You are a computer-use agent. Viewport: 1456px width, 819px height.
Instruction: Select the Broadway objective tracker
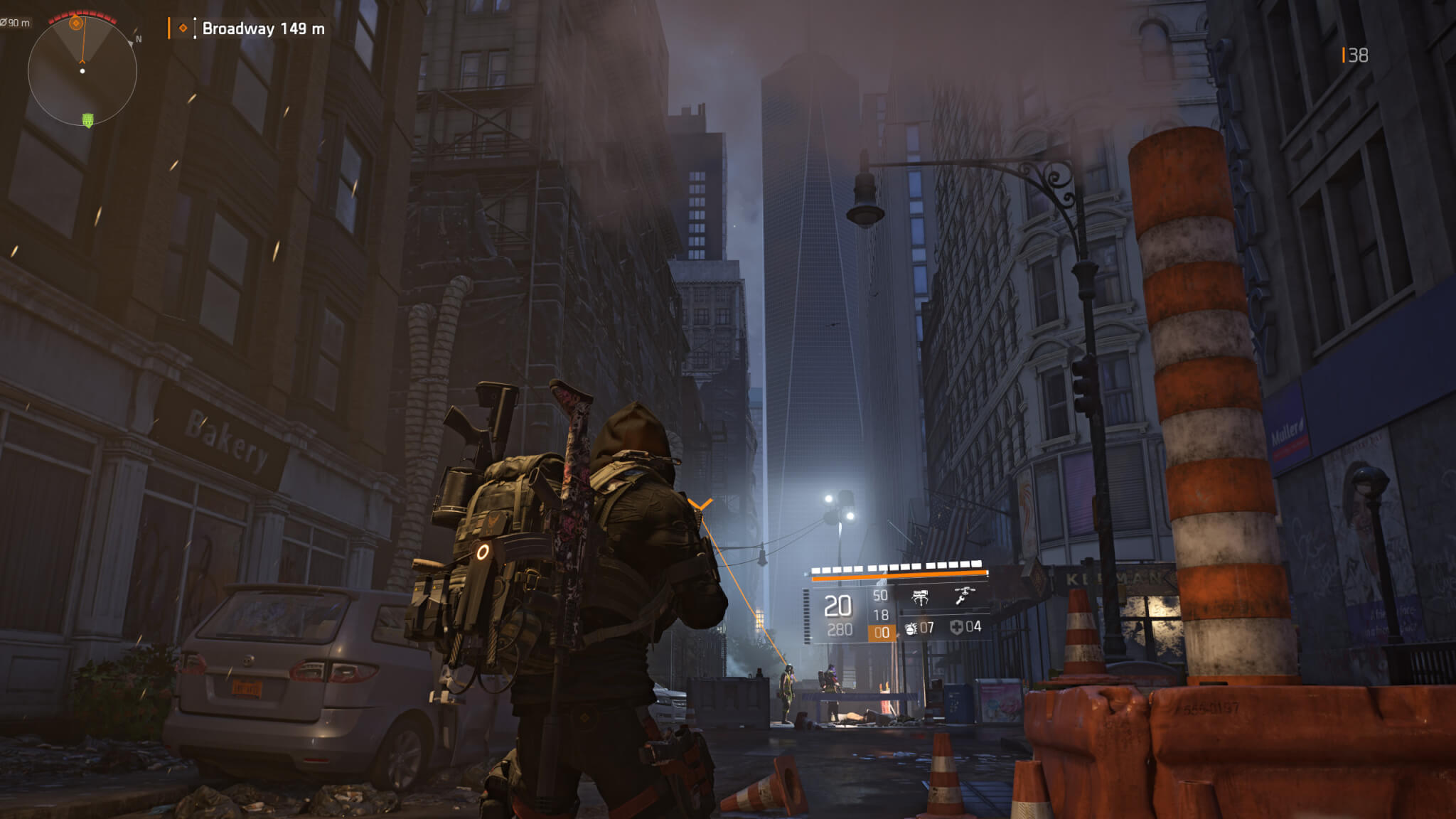(x=262, y=28)
